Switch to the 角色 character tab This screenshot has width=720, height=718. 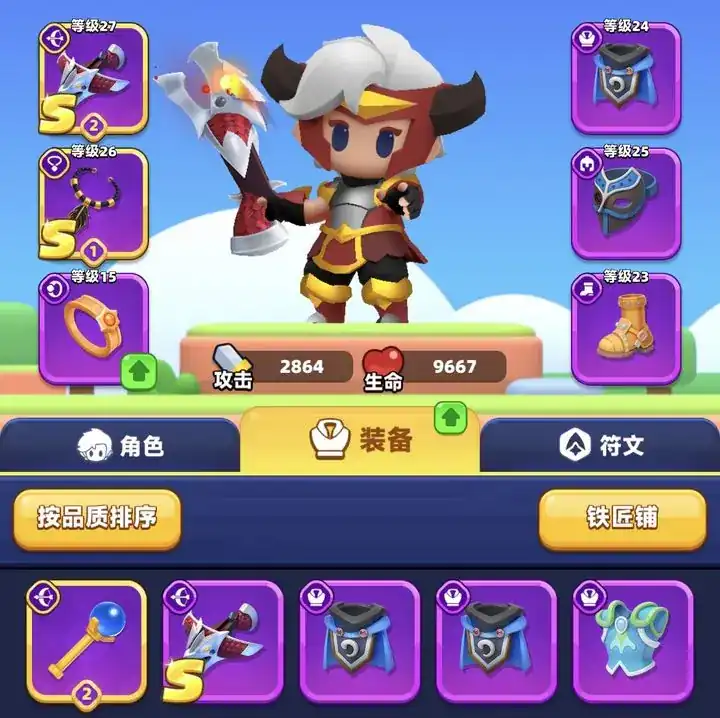pyautogui.click(x=120, y=446)
